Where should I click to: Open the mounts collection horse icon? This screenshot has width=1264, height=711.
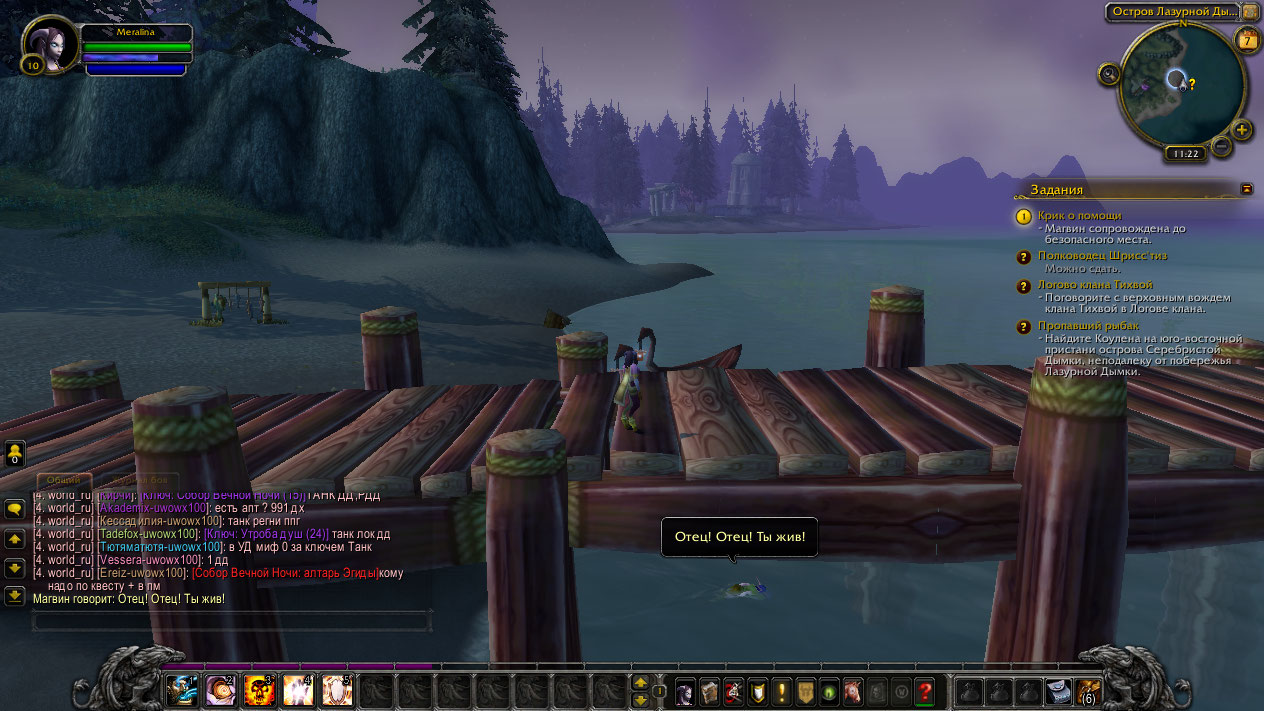coord(852,690)
